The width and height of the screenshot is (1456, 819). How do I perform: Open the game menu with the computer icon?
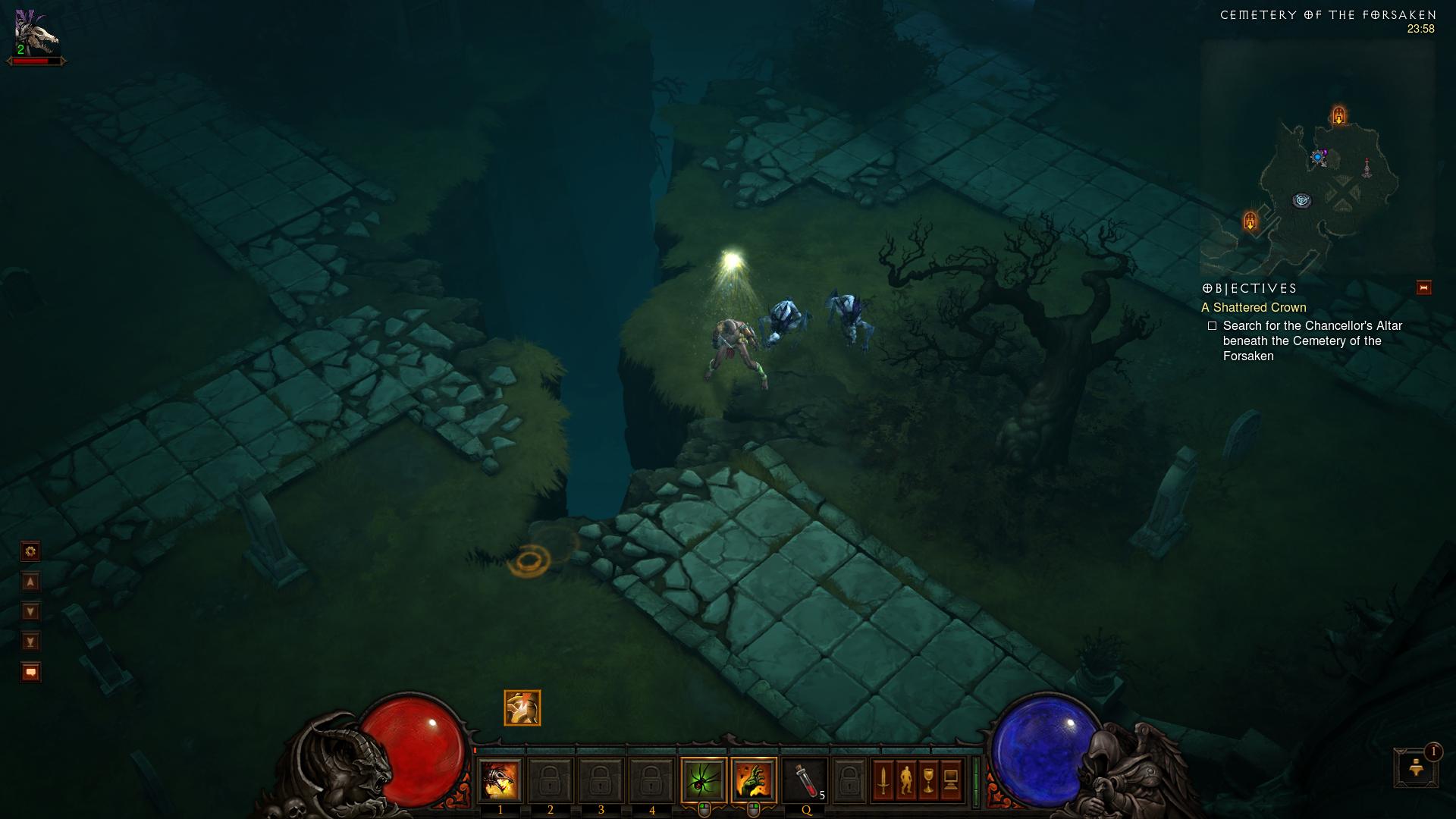point(951,780)
